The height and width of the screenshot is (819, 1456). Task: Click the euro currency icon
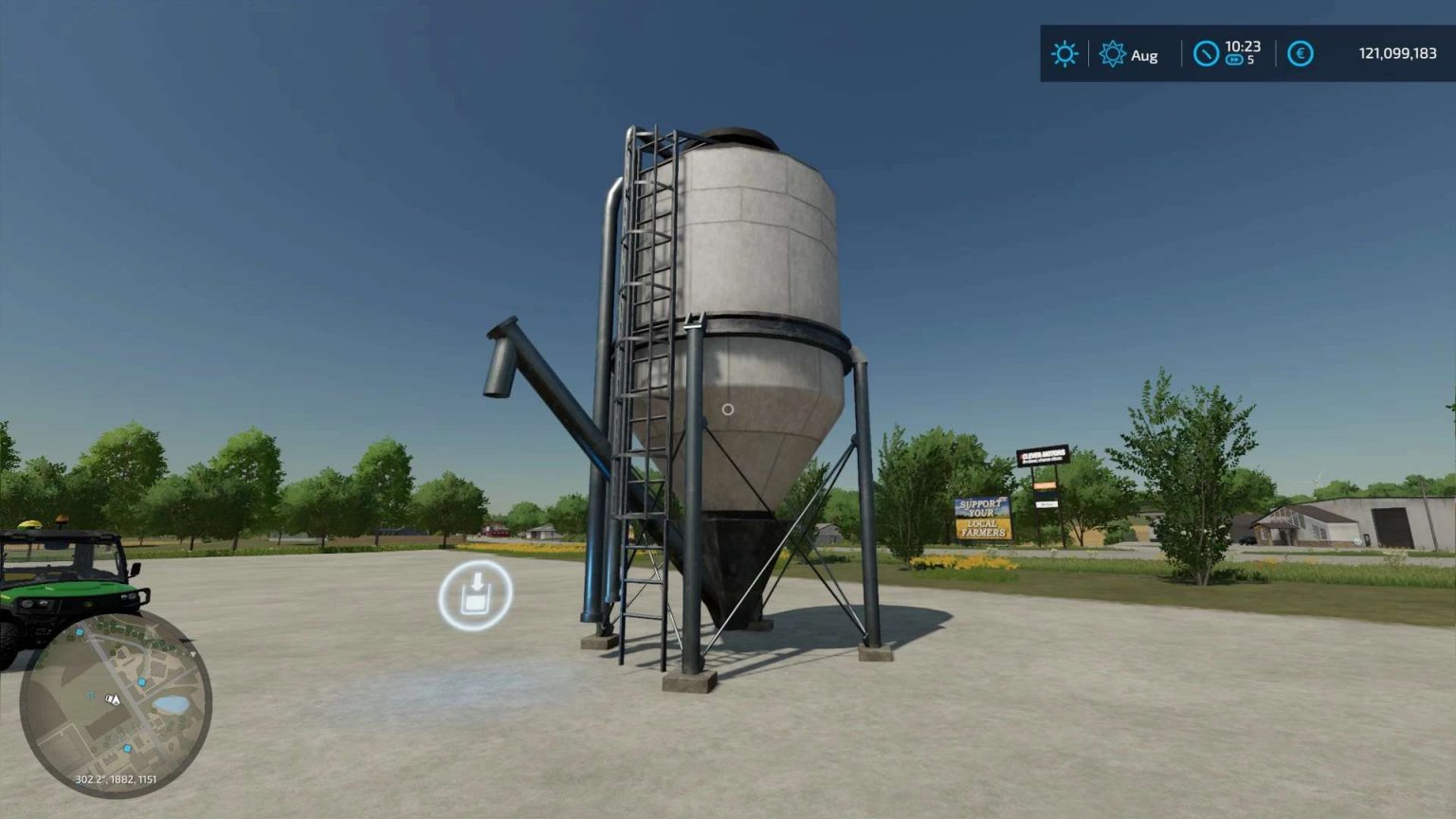1300,54
